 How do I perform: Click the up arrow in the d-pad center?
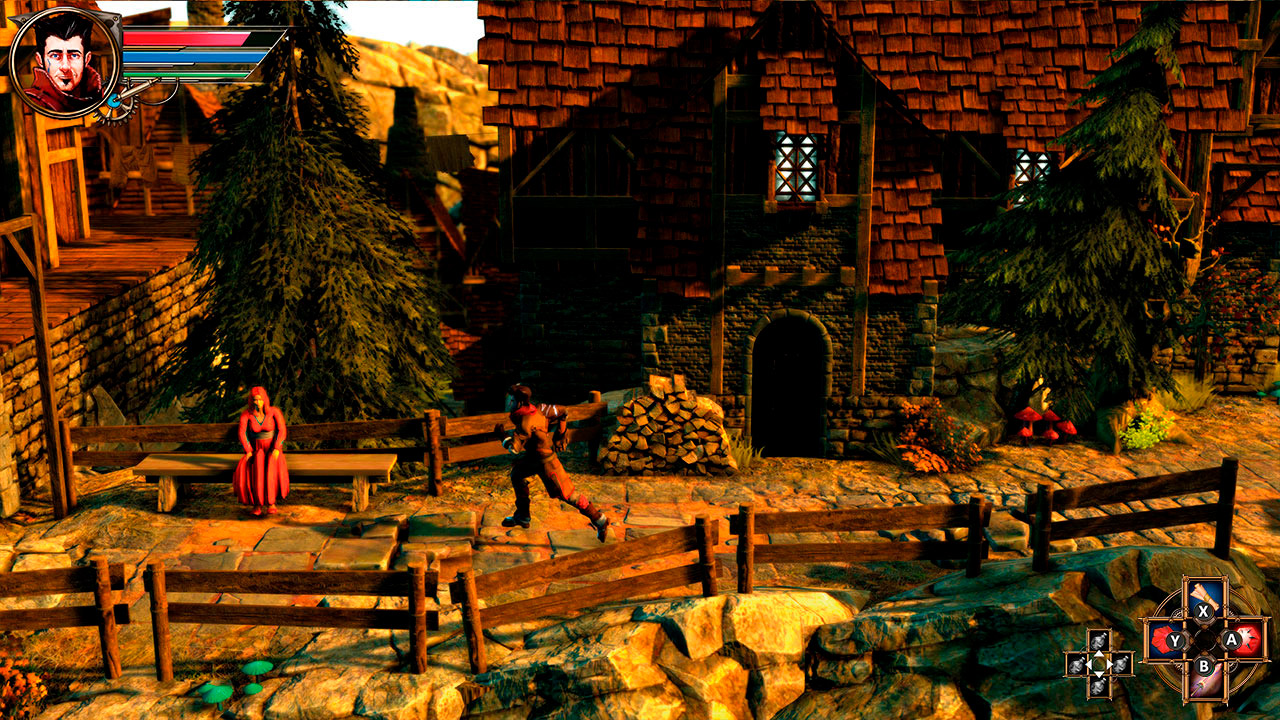tap(1098, 653)
